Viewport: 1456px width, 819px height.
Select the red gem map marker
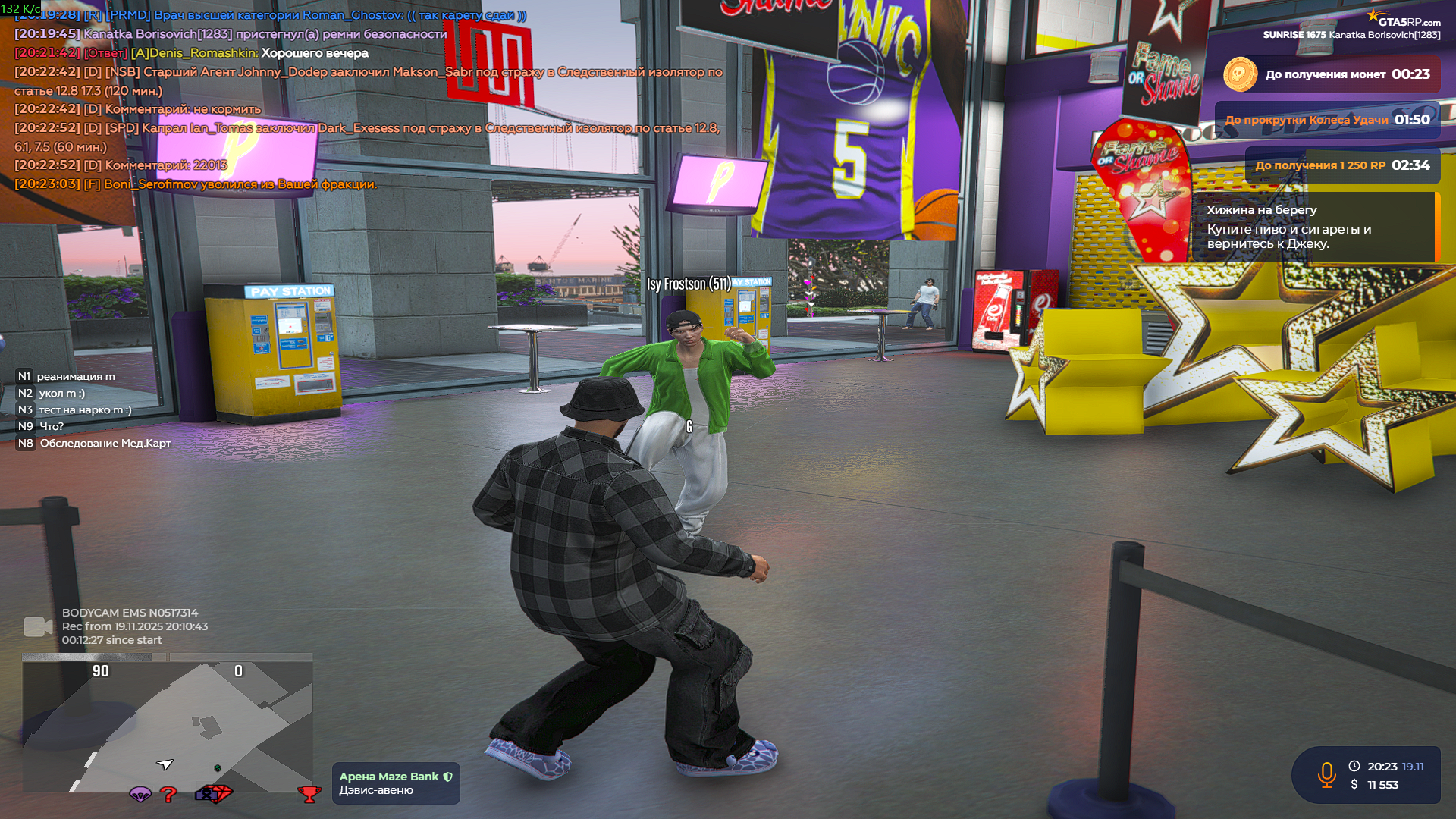point(221,793)
